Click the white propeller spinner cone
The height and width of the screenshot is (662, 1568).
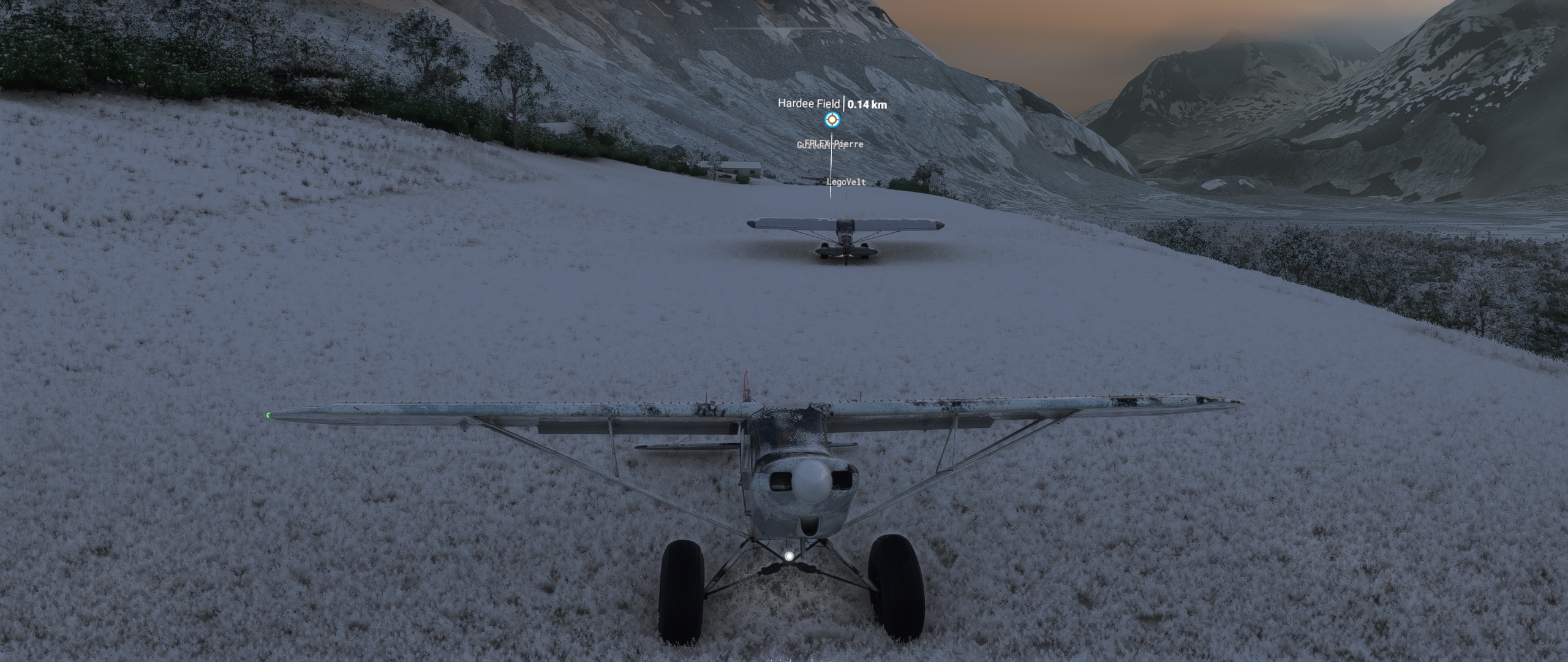click(x=810, y=481)
